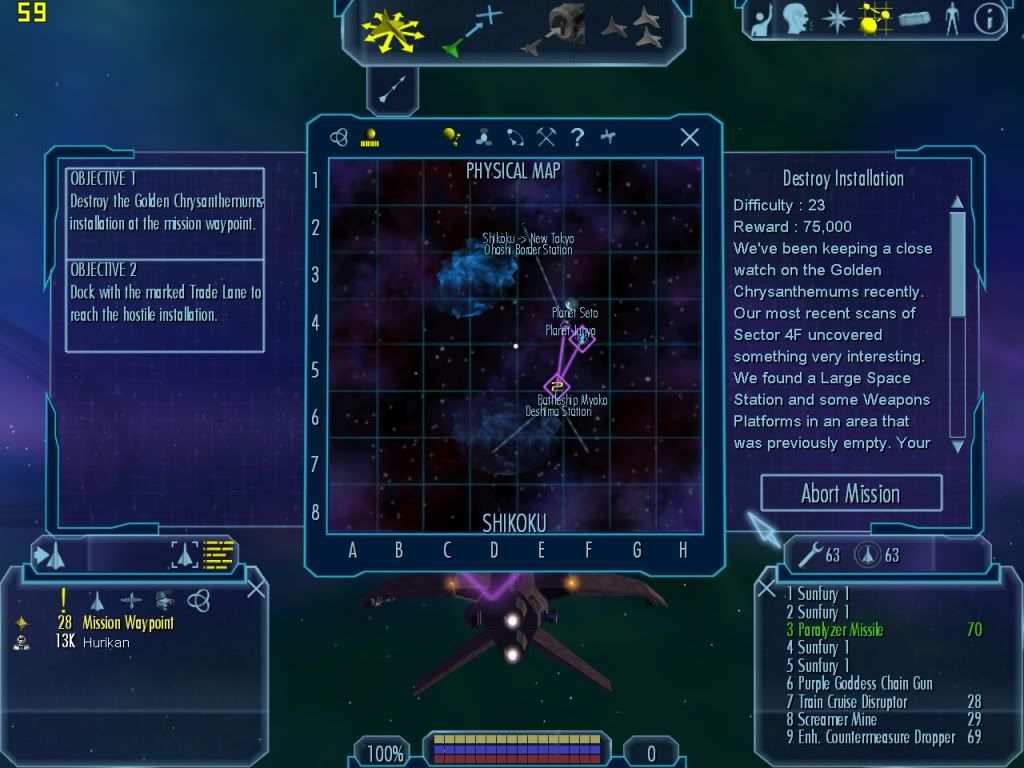The image size is (1024, 768).
Task: Open the inventory cargo icon
Action: click(x=914, y=20)
